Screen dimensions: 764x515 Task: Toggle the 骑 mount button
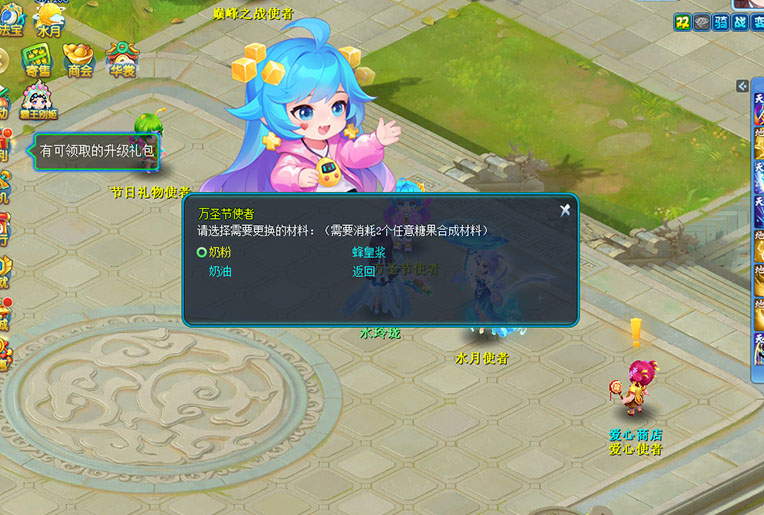[x=722, y=22]
